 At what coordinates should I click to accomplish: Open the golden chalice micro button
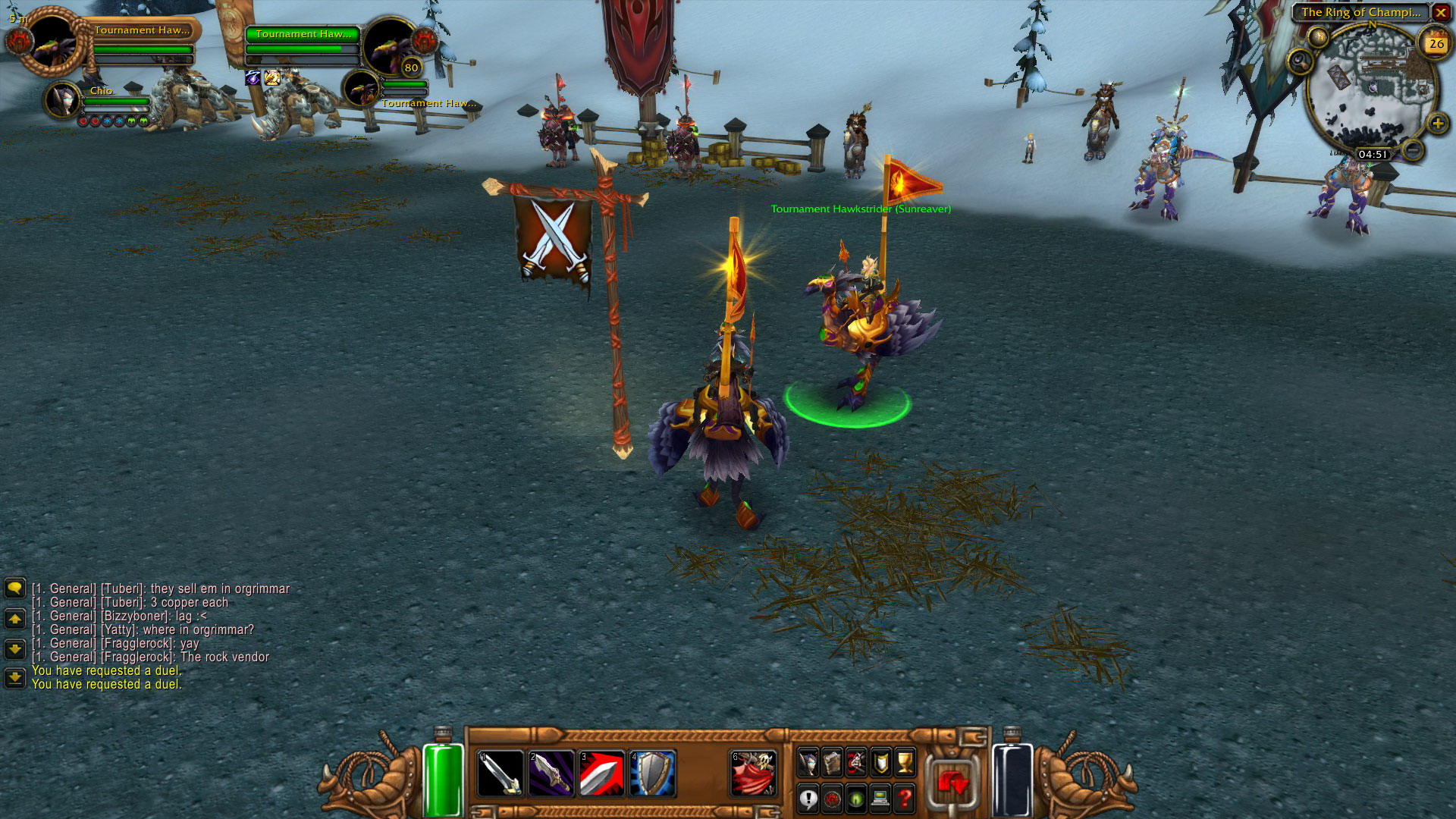pos(905,762)
